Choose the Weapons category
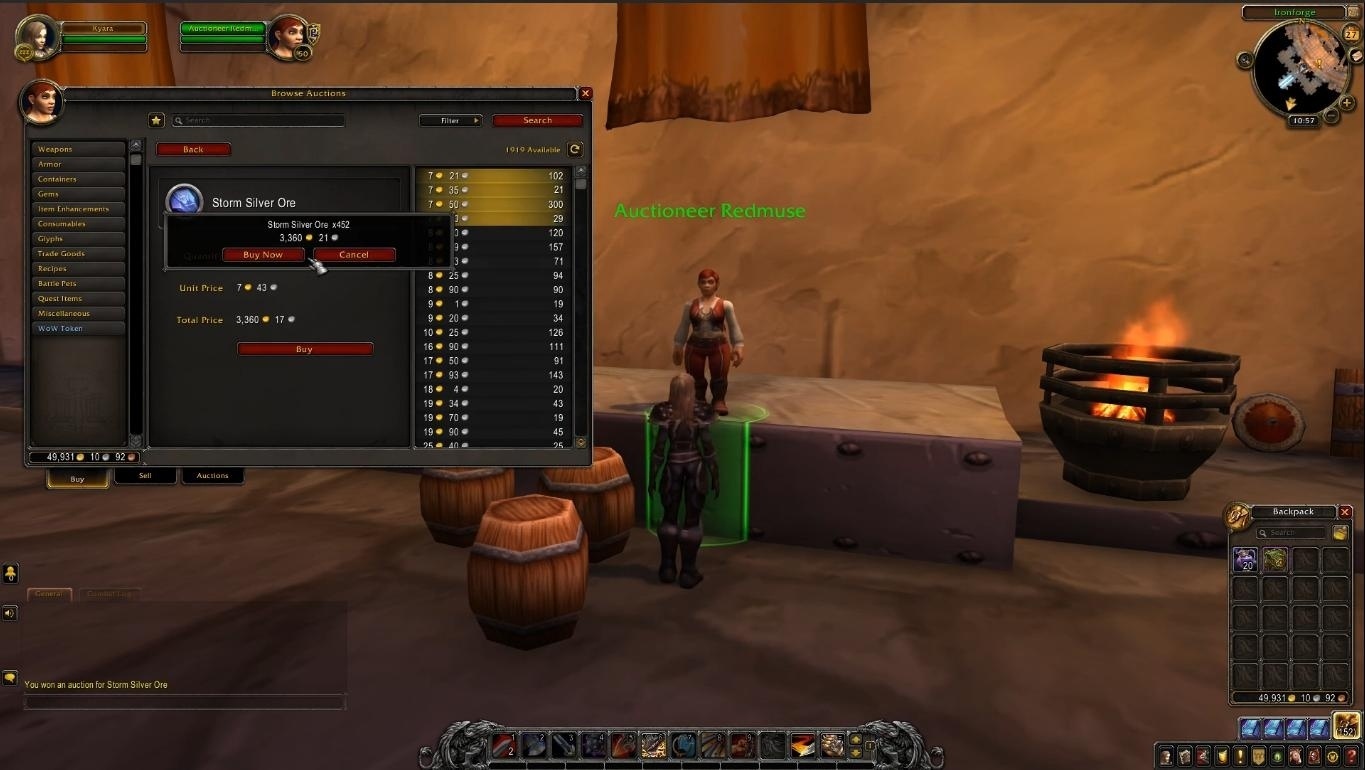The image size is (1365, 770). tap(78, 149)
